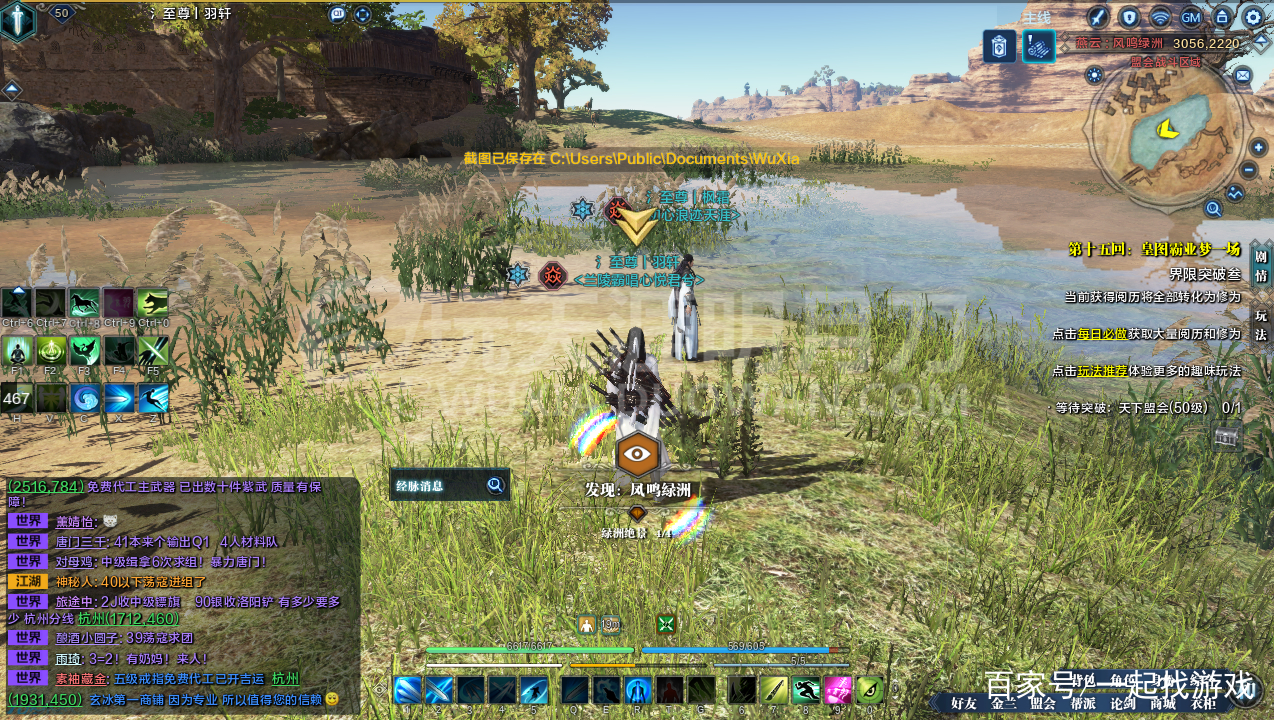This screenshot has height=720, width=1274.
Task: Switch to the 玩法 gameplay tab
Action: coord(1261,325)
